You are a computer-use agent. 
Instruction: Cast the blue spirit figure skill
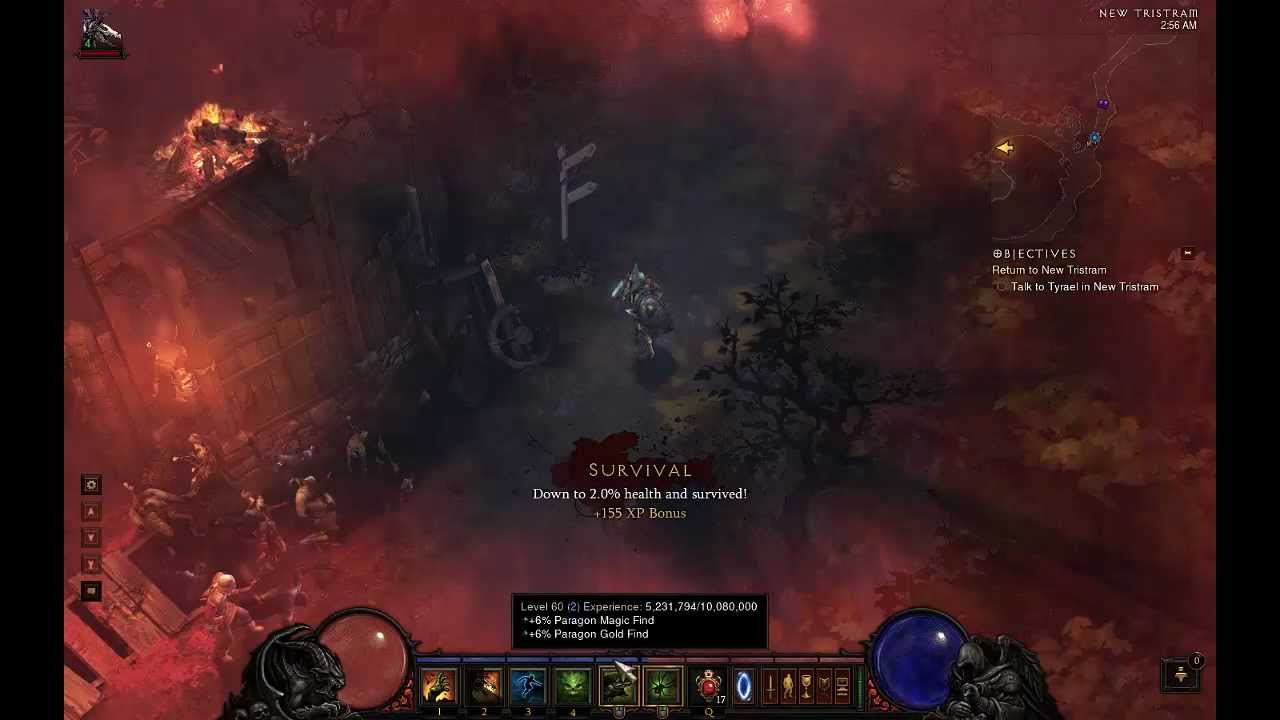pos(528,687)
